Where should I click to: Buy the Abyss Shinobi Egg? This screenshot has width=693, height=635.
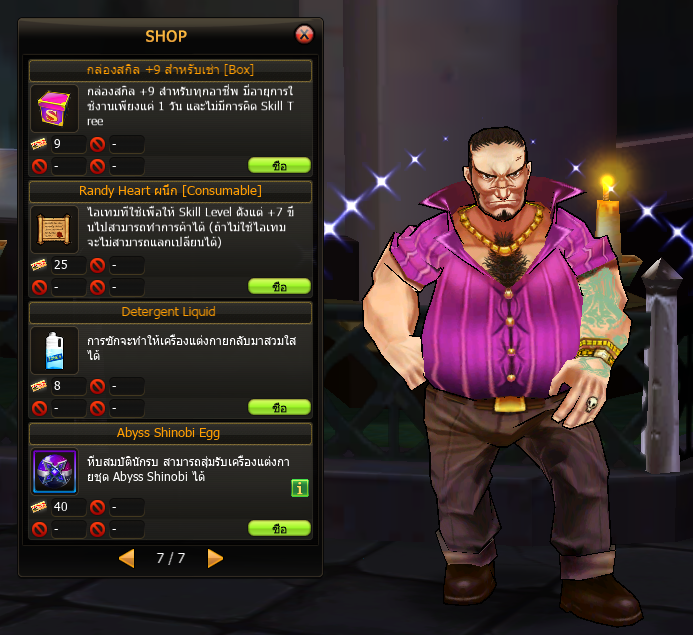[279, 529]
